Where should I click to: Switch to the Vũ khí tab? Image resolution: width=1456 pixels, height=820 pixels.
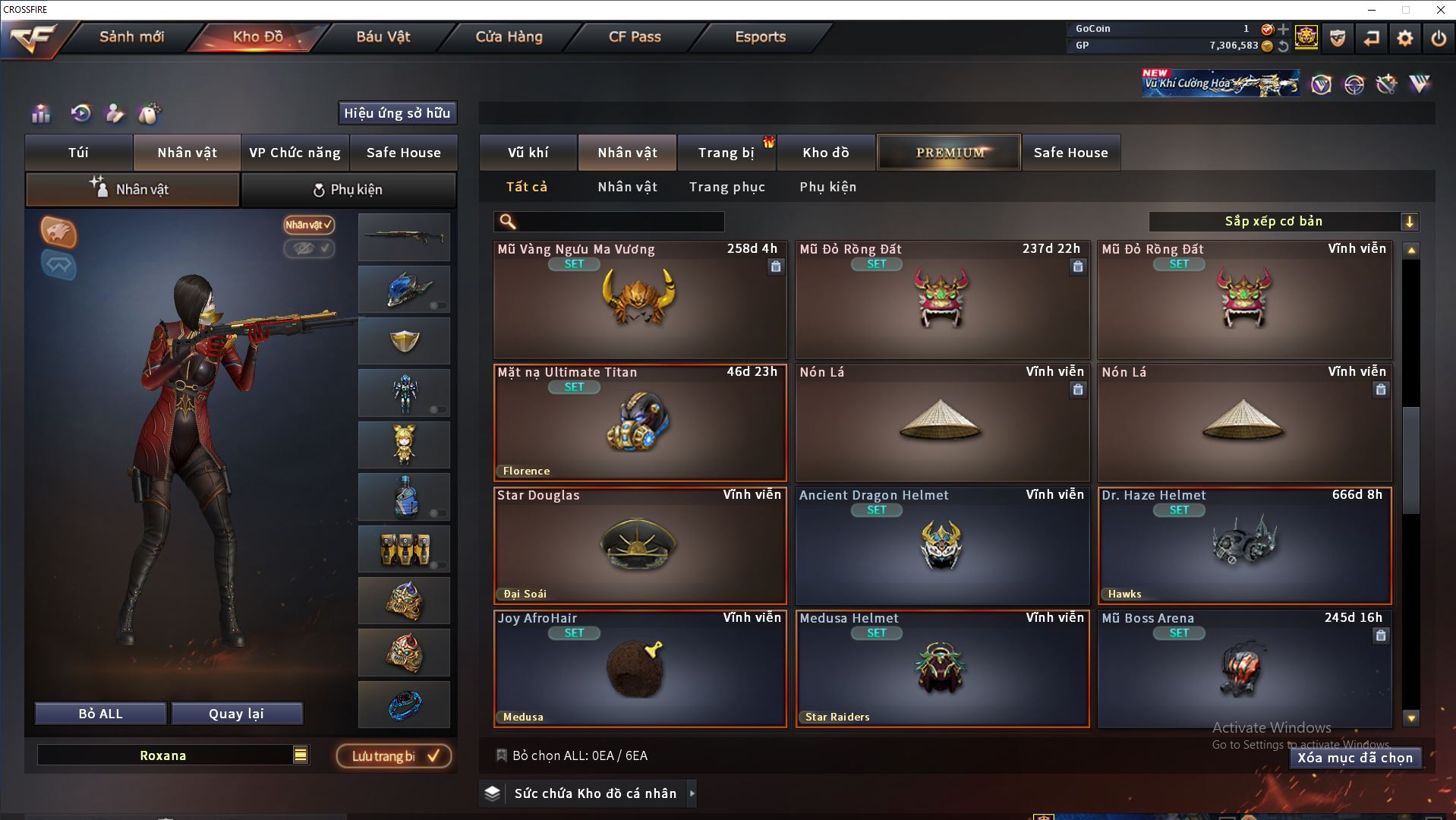point(528,153)
